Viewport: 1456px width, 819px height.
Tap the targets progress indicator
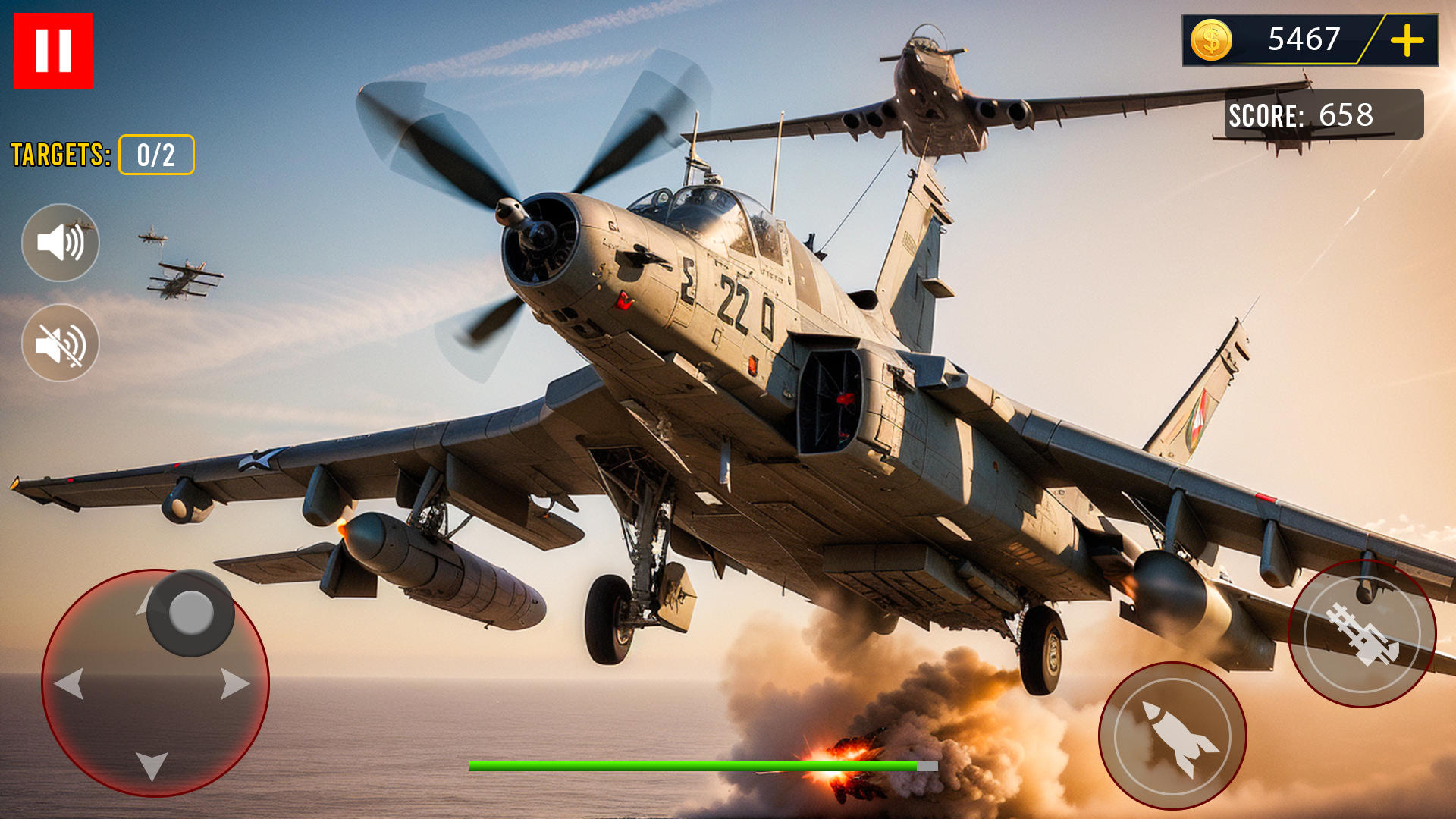(x=155, y=155)
